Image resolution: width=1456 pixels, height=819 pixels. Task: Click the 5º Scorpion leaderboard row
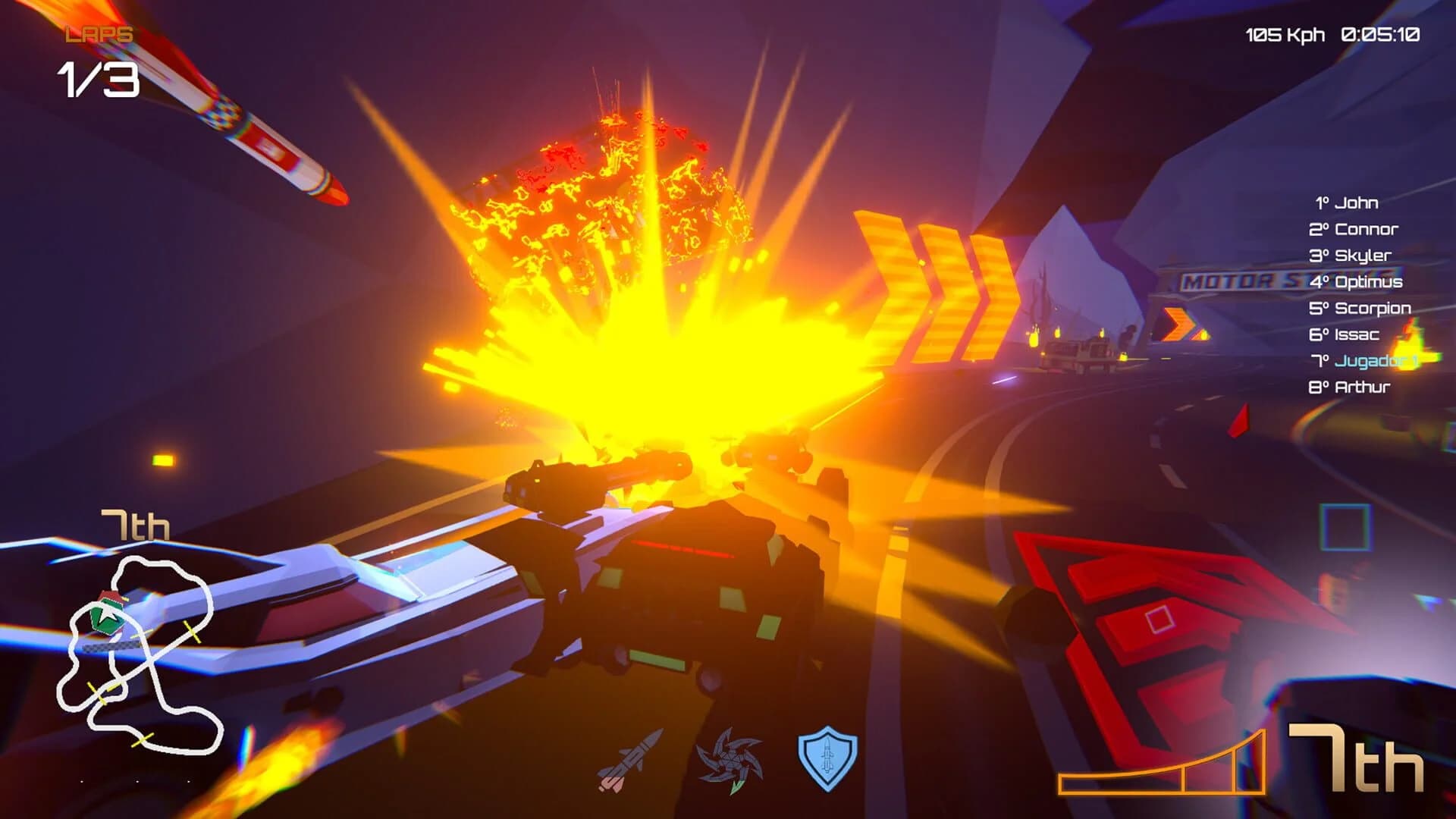tap(1360, 308)
